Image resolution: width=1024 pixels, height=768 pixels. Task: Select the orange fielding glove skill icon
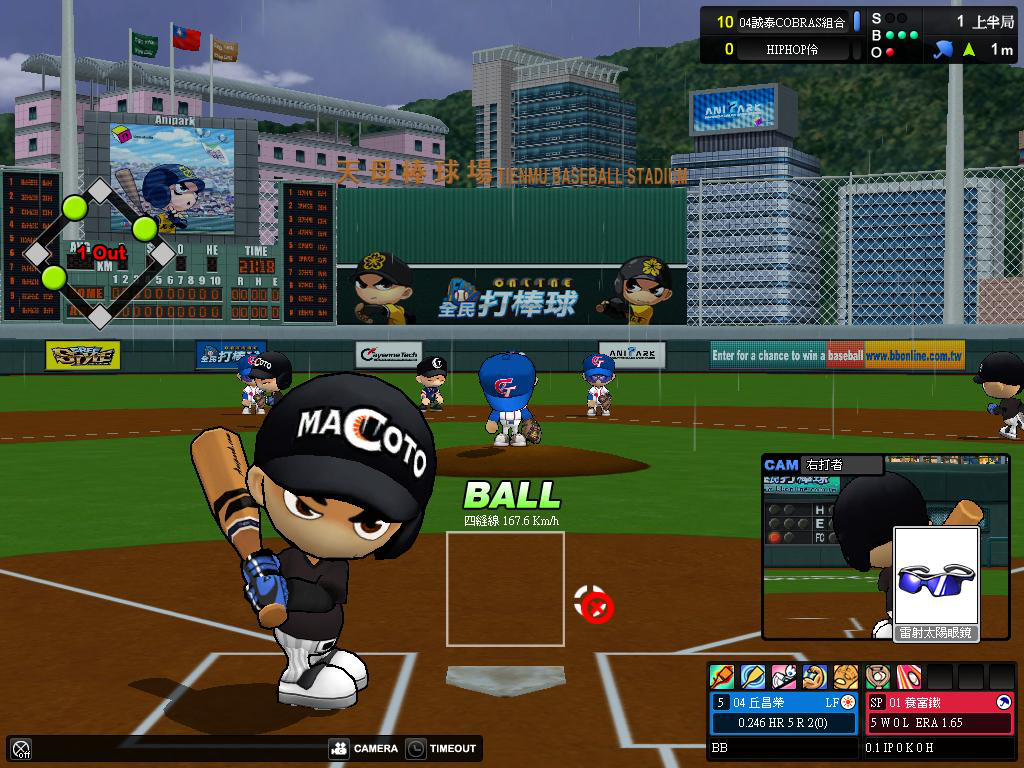846,677
